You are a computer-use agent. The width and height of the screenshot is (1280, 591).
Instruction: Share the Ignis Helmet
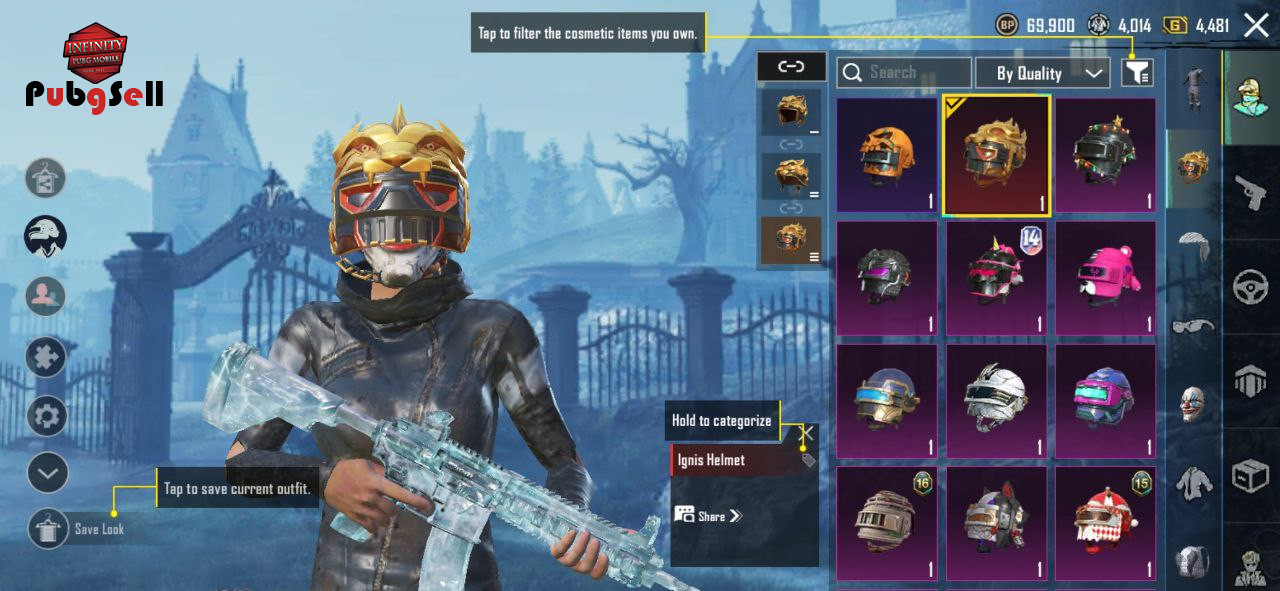[708, 516]
